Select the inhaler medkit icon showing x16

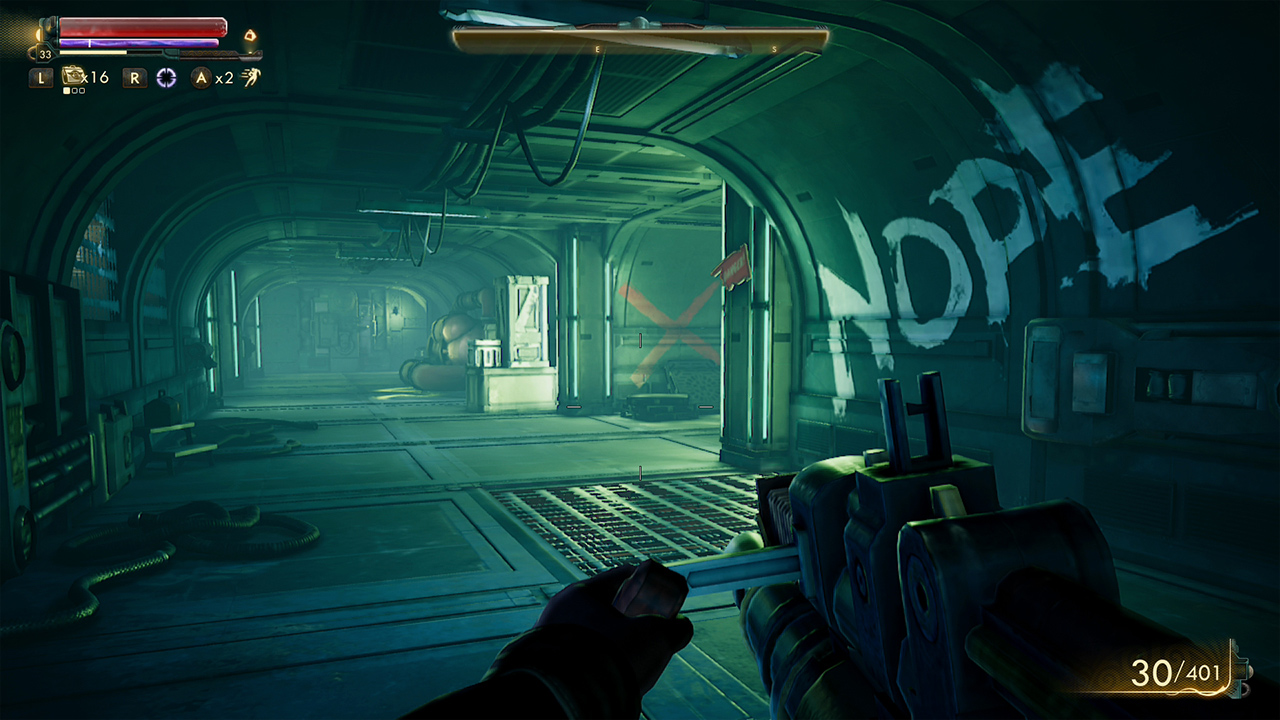pyautogui.click(x=74, y=77)
